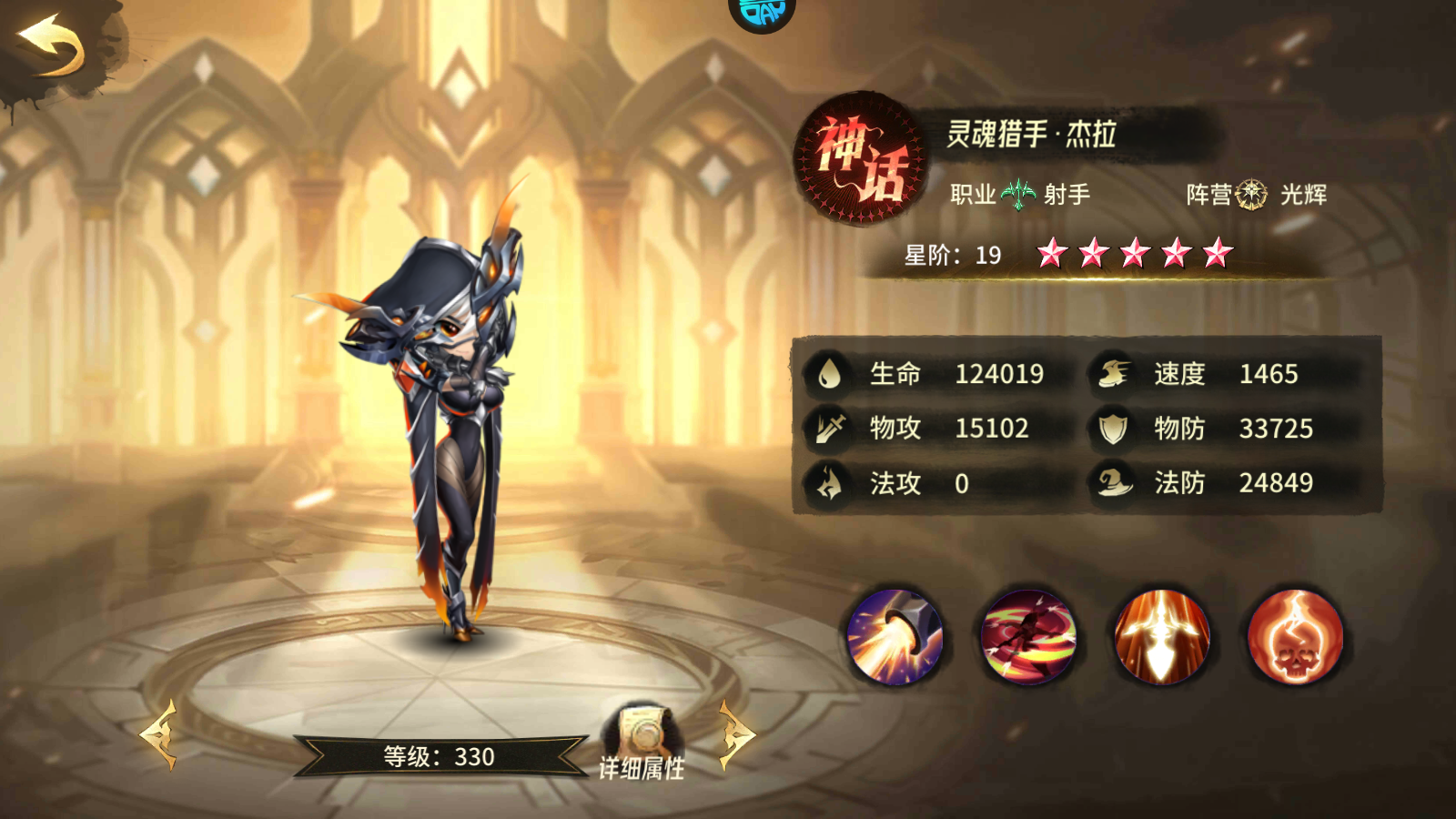Click the 等级 330 level banner

437,755
